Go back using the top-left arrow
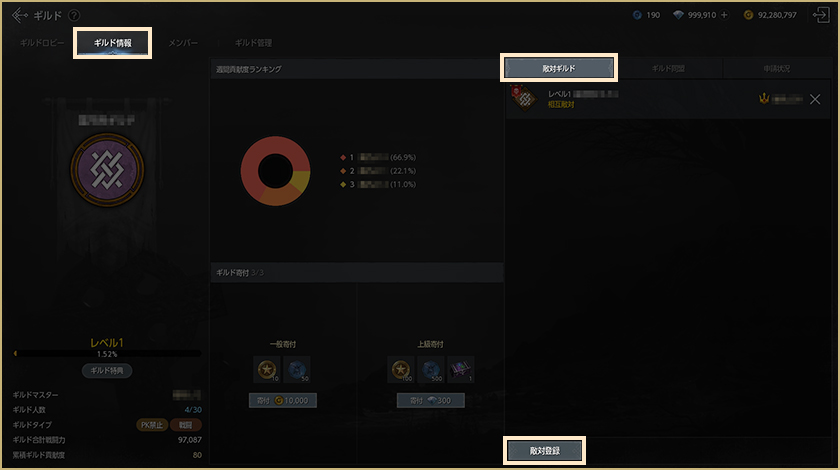This screenshot has width=840, height=470. pos(20,15)
